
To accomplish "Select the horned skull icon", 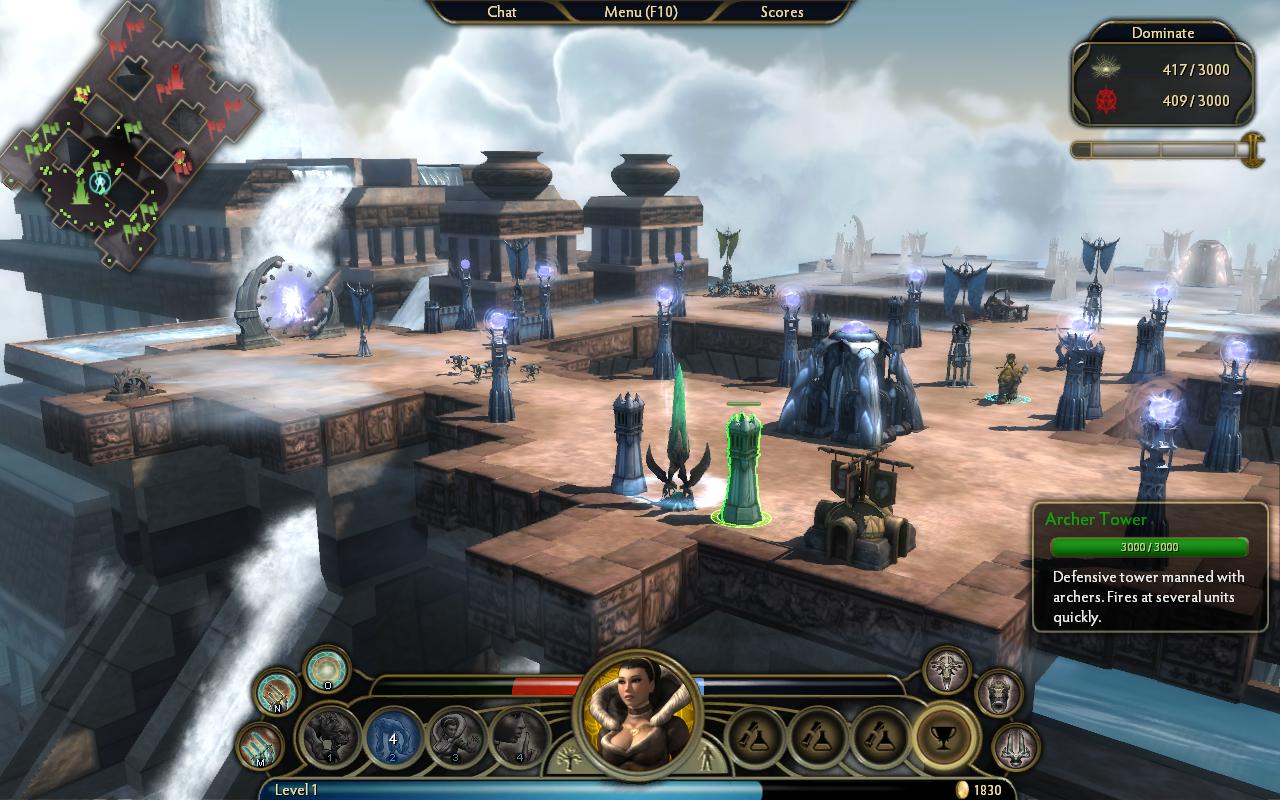I will 946,668.
